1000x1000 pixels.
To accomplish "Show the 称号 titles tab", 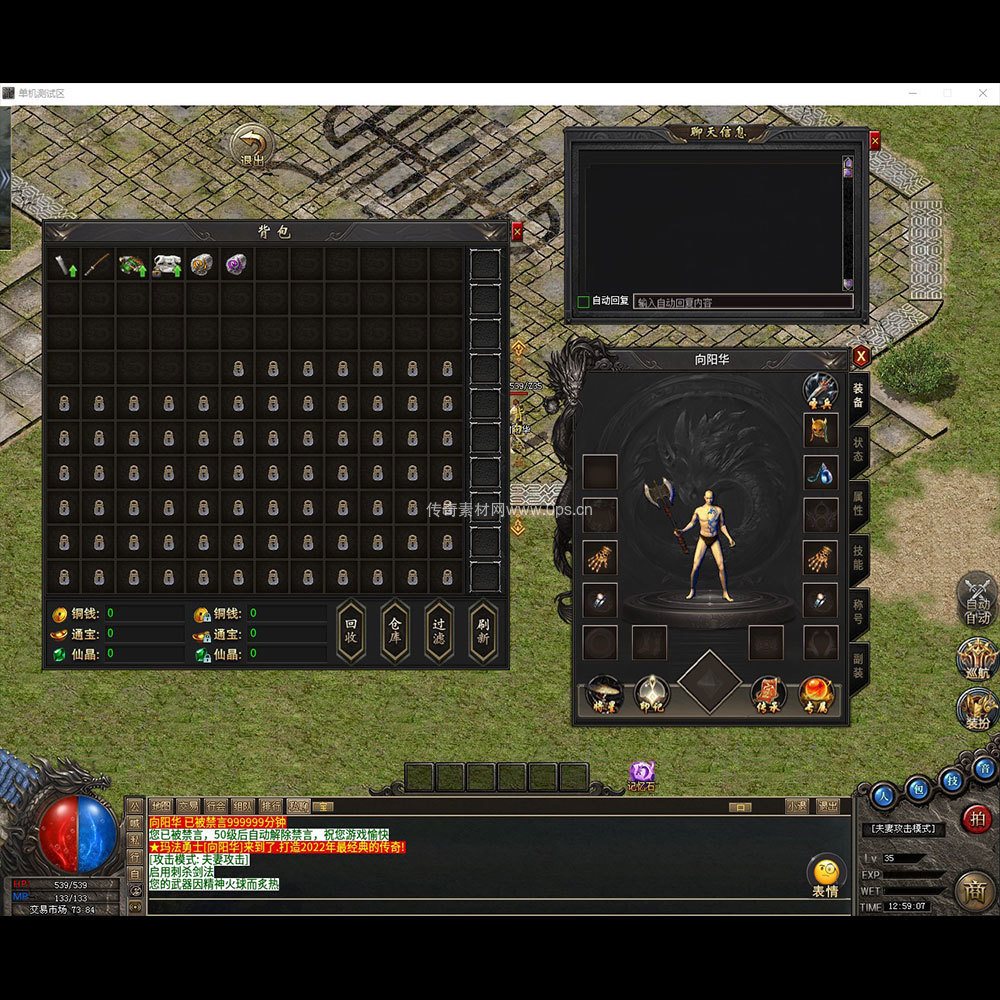I will click(858, 611).
